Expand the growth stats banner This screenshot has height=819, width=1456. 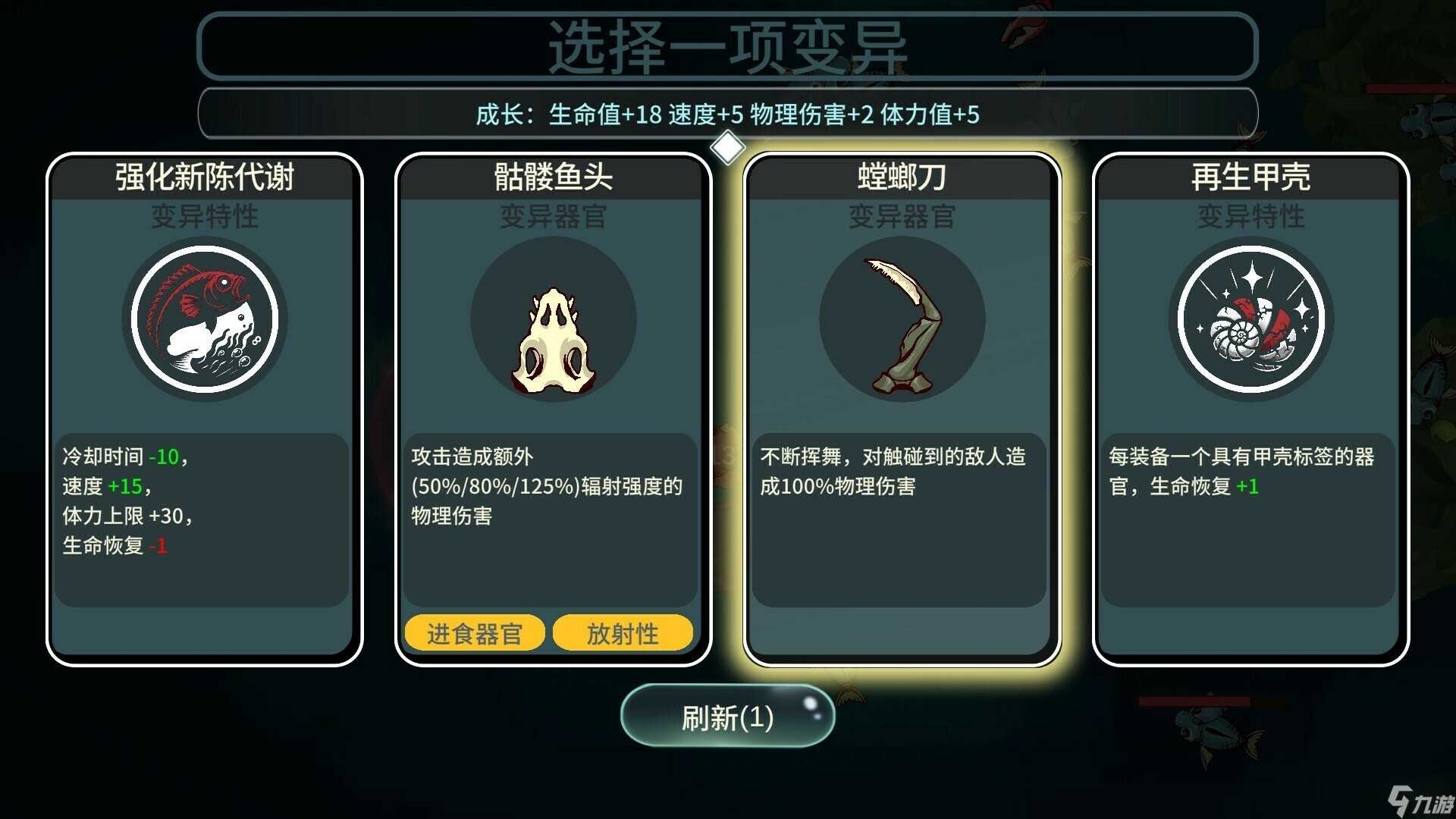[726, 114]
